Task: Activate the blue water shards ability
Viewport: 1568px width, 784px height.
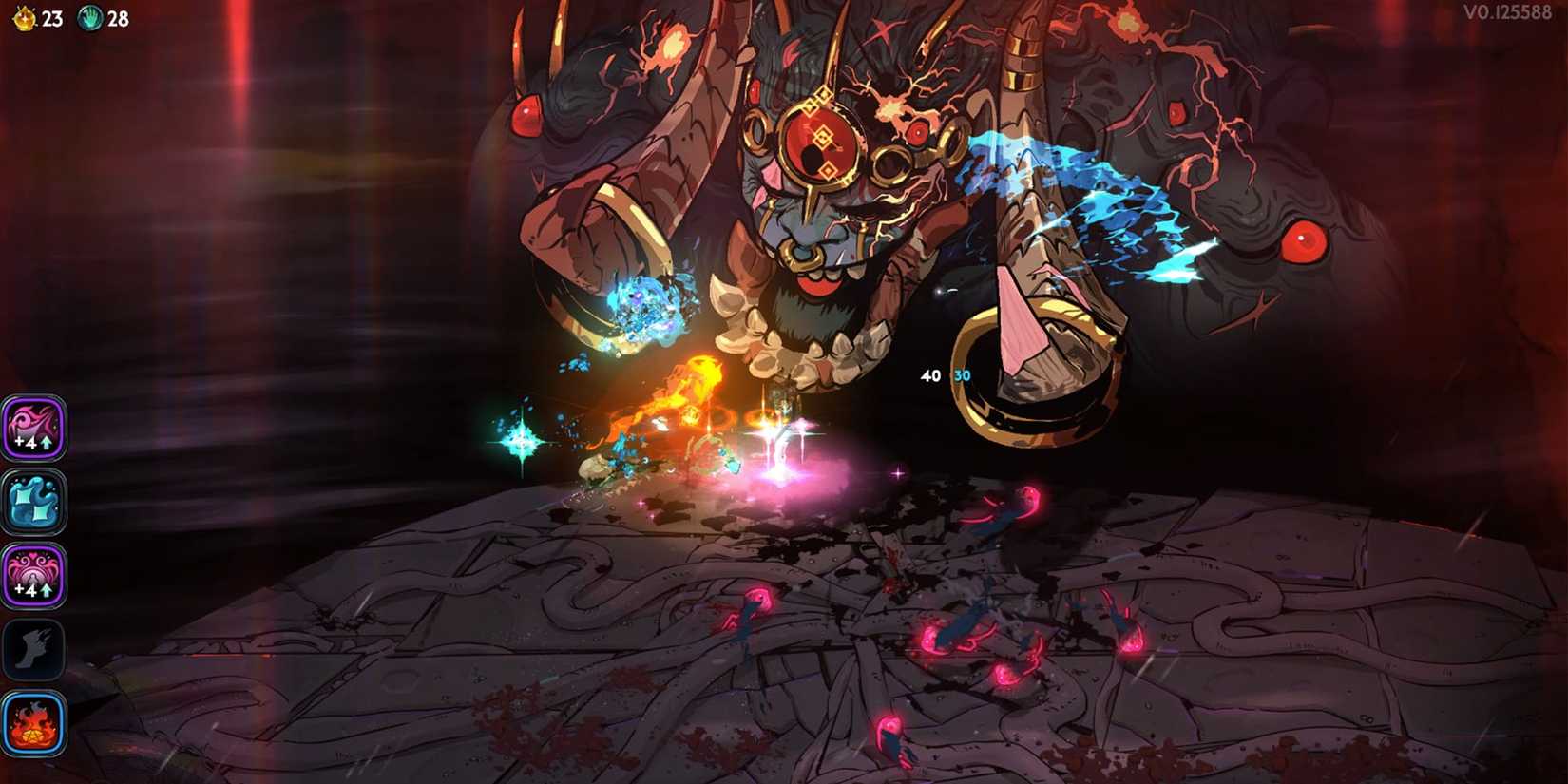Action: (34, 502)
